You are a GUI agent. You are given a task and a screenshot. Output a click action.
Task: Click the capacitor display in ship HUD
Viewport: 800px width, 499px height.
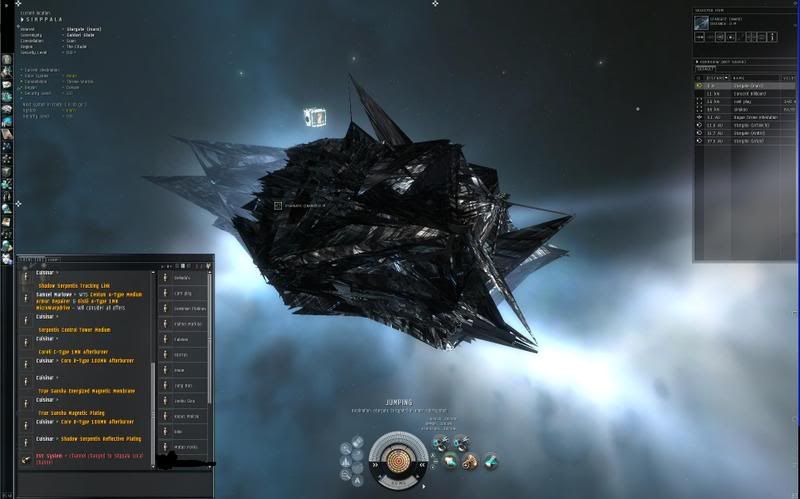point(399,457)
